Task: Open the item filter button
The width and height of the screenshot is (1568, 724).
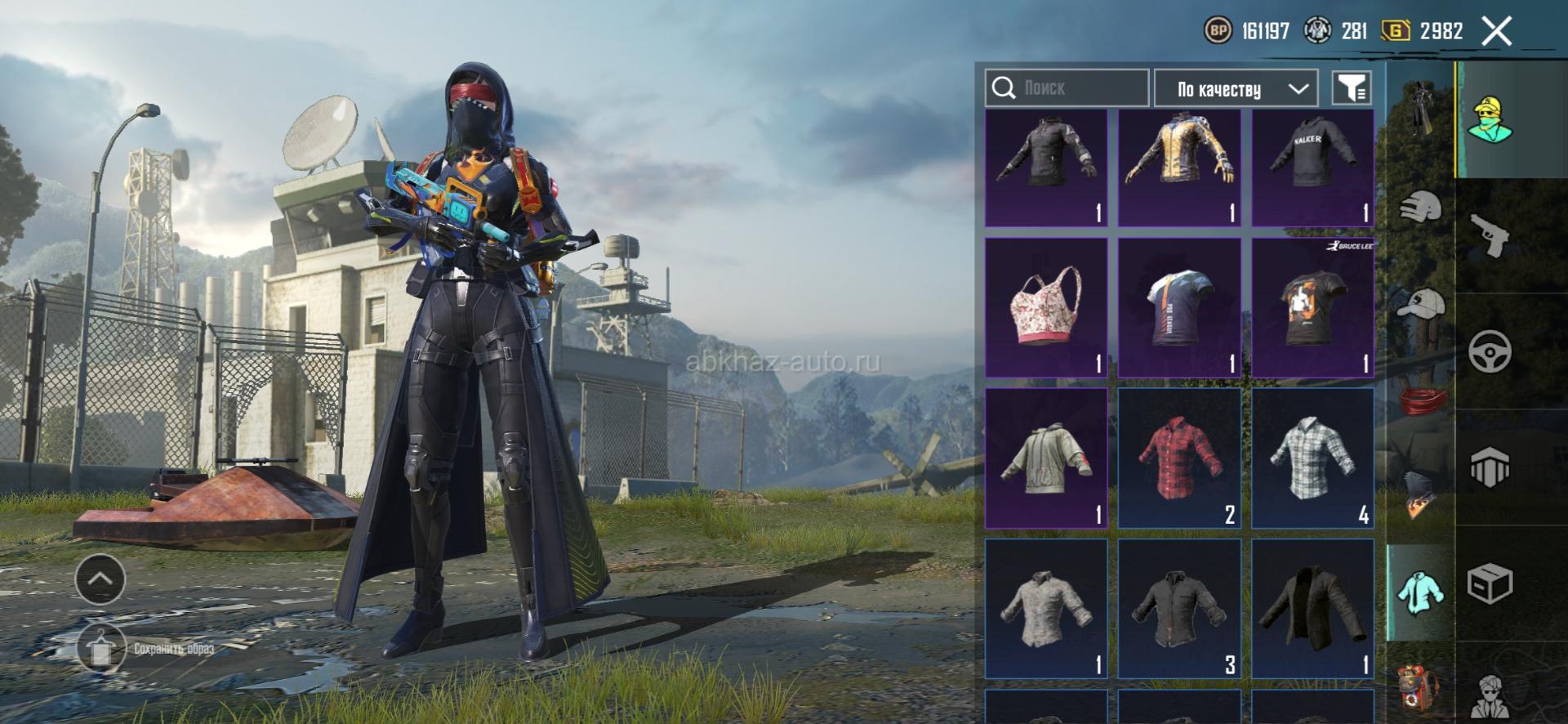Action: click(1352, 88)
